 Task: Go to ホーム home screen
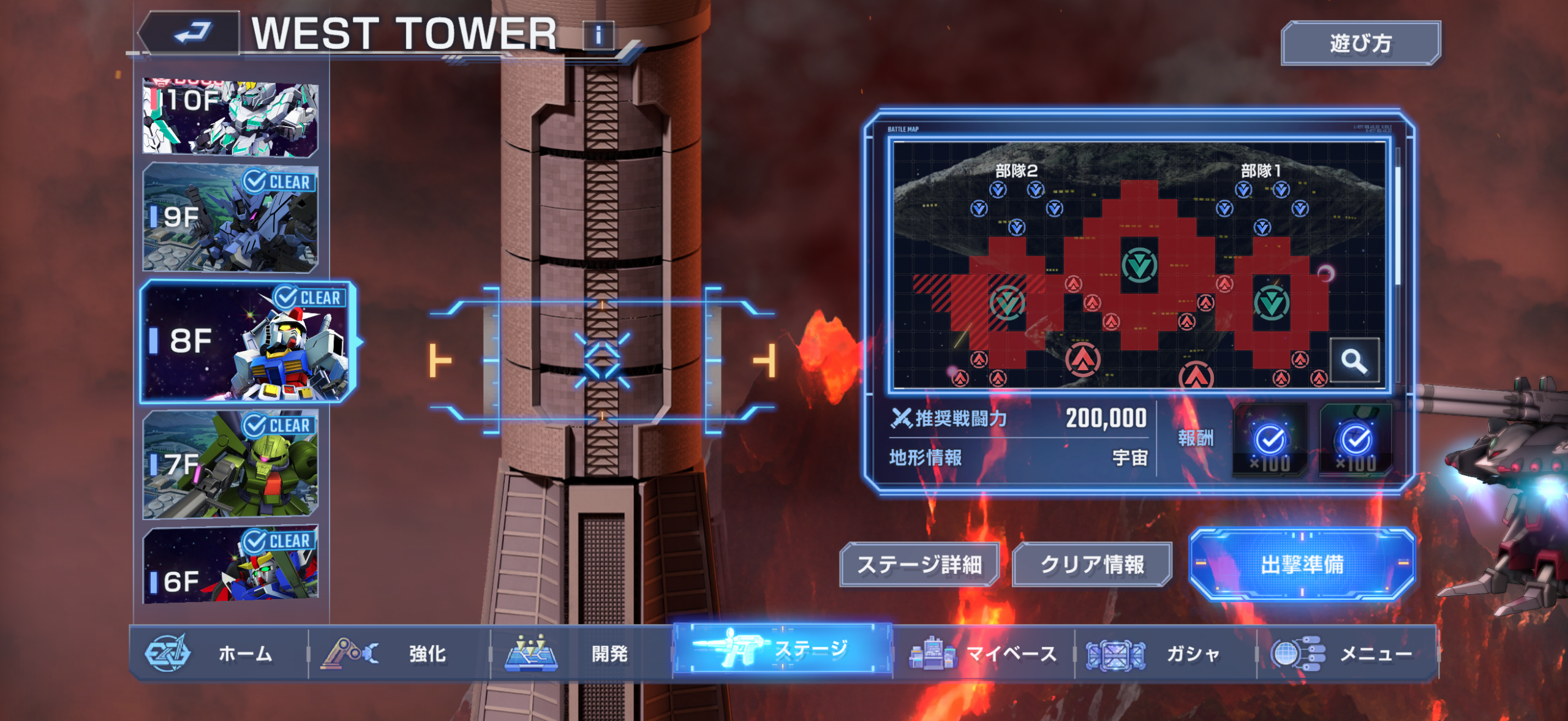[218, 653]
